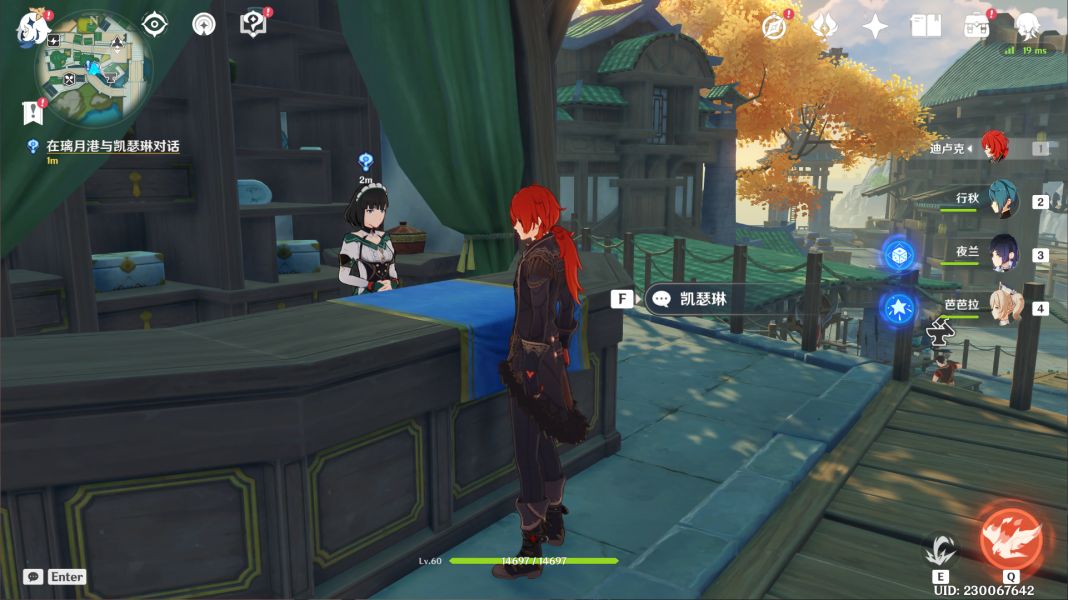Select the tracked quest 在璃月港与凯瑟琳对话
This screenshot has width=1068, height=600.
point(112,146)
